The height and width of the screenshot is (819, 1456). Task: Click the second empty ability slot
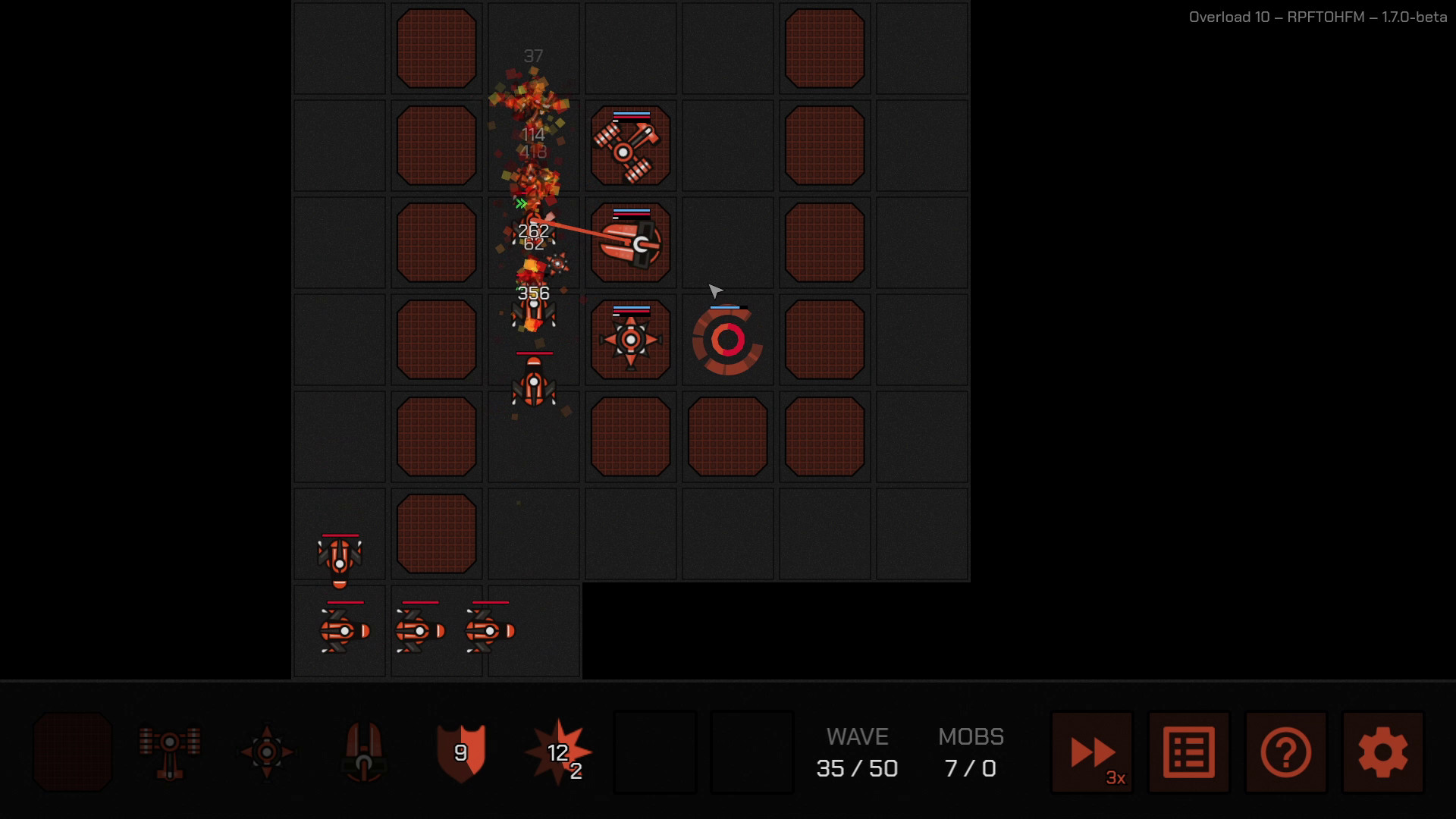click(x=752, y=752)
